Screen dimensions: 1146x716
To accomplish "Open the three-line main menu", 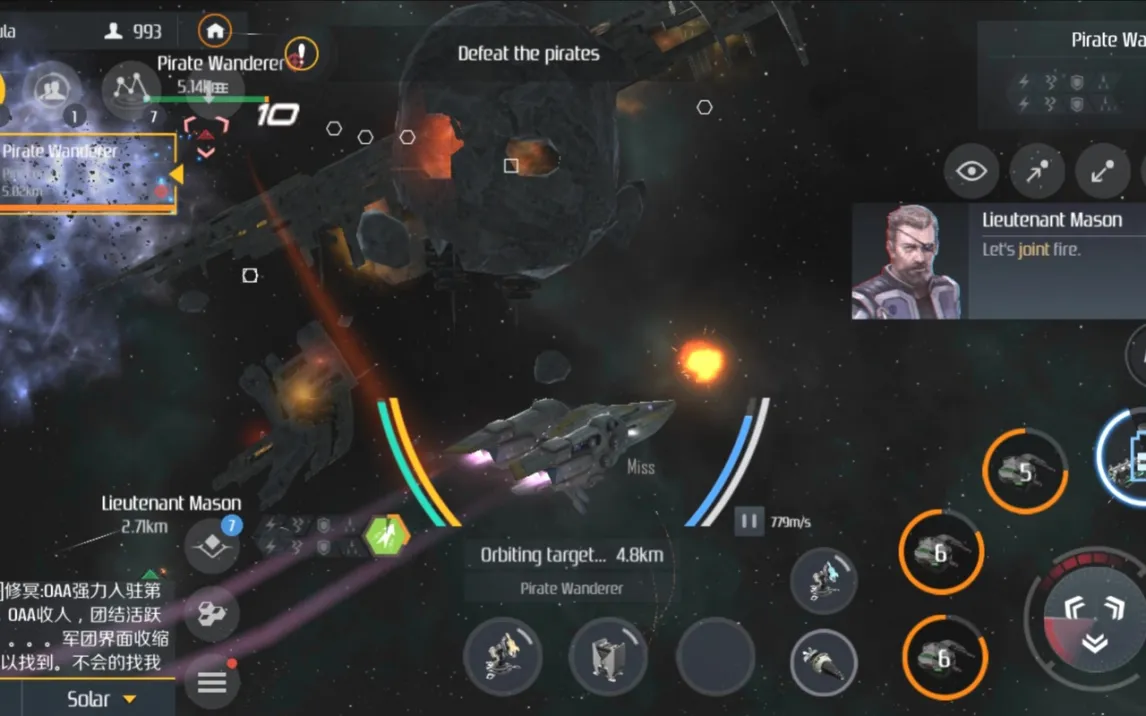I will pyautogui.click(x=211, y=683).
